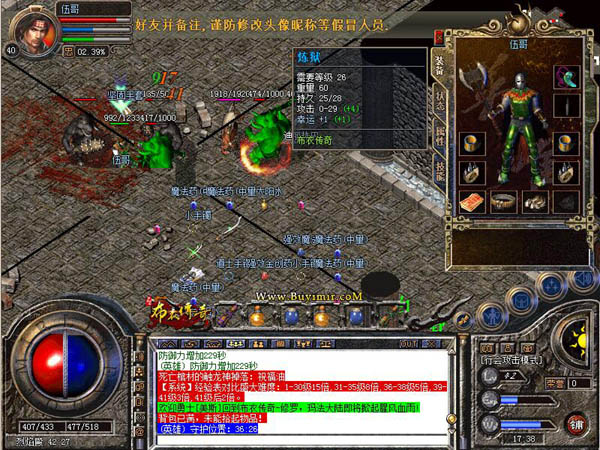
Task: Click the first orange potion belt slot
Action: 256,317
